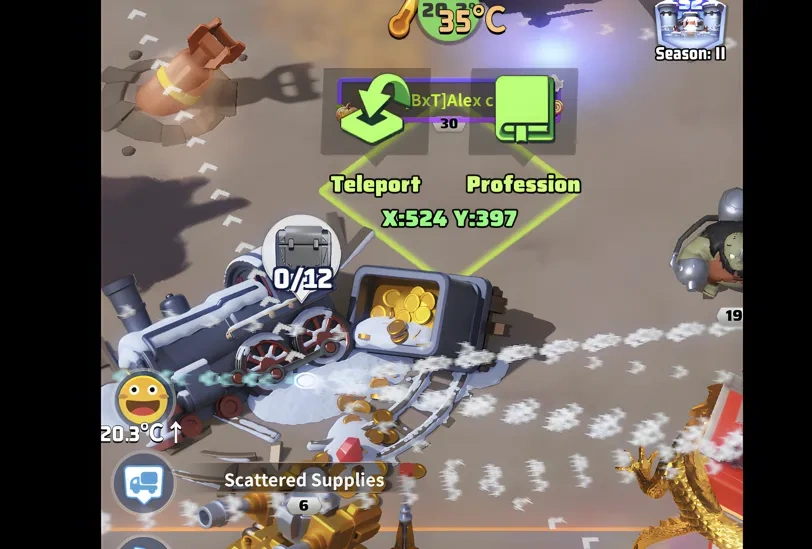Open the Season II event icon
Screen dimensions: 812x549
[690, 27]
